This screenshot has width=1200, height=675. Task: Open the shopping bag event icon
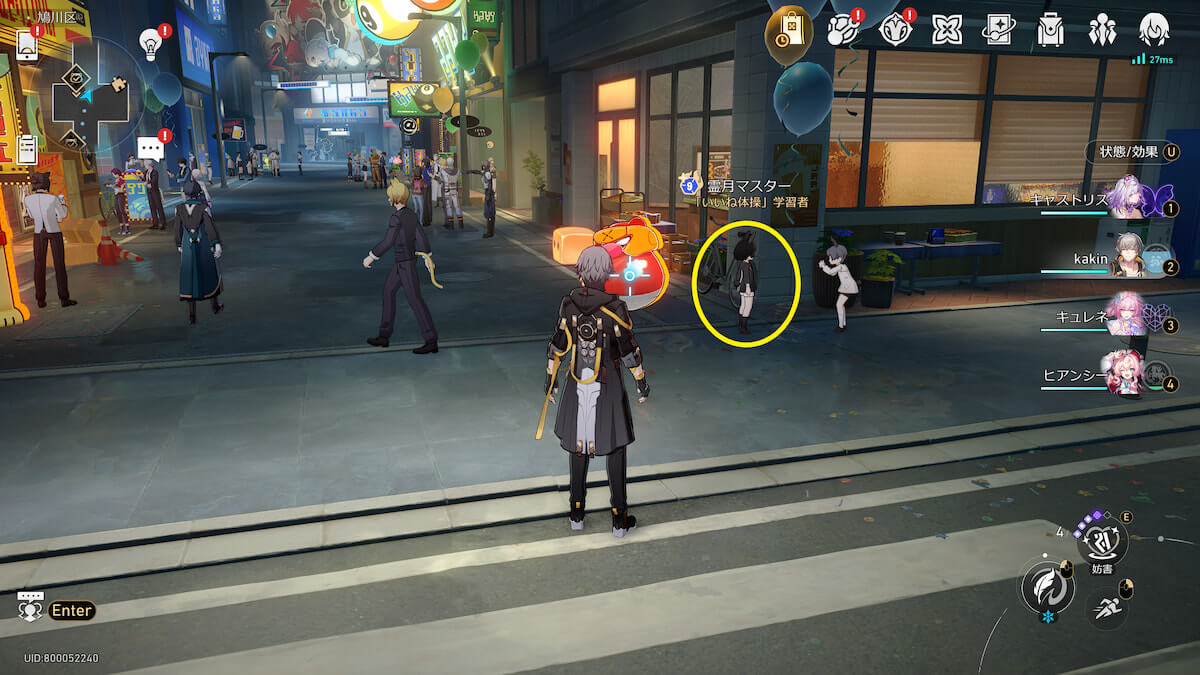tap(789, 30)
